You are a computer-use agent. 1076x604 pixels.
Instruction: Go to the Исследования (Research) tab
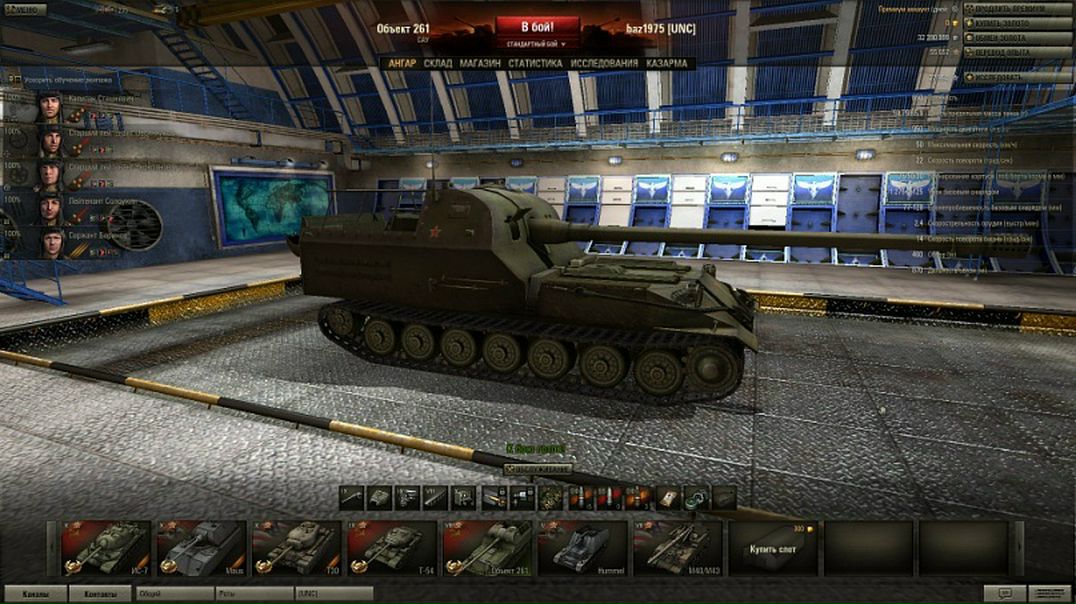click(604, 63)
